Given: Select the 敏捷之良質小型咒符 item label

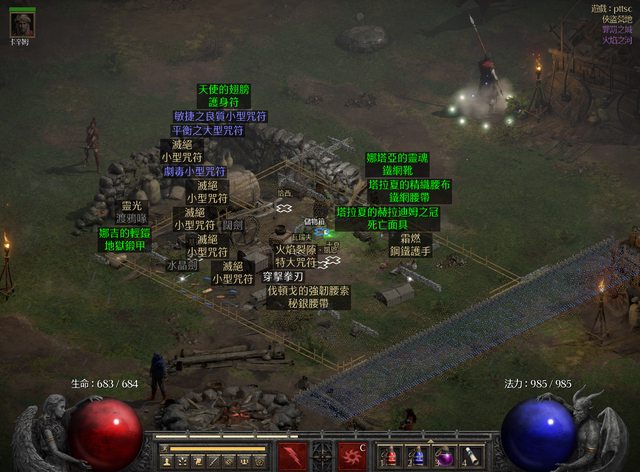Looking at the screenshot, I should (x=220, y=117).
